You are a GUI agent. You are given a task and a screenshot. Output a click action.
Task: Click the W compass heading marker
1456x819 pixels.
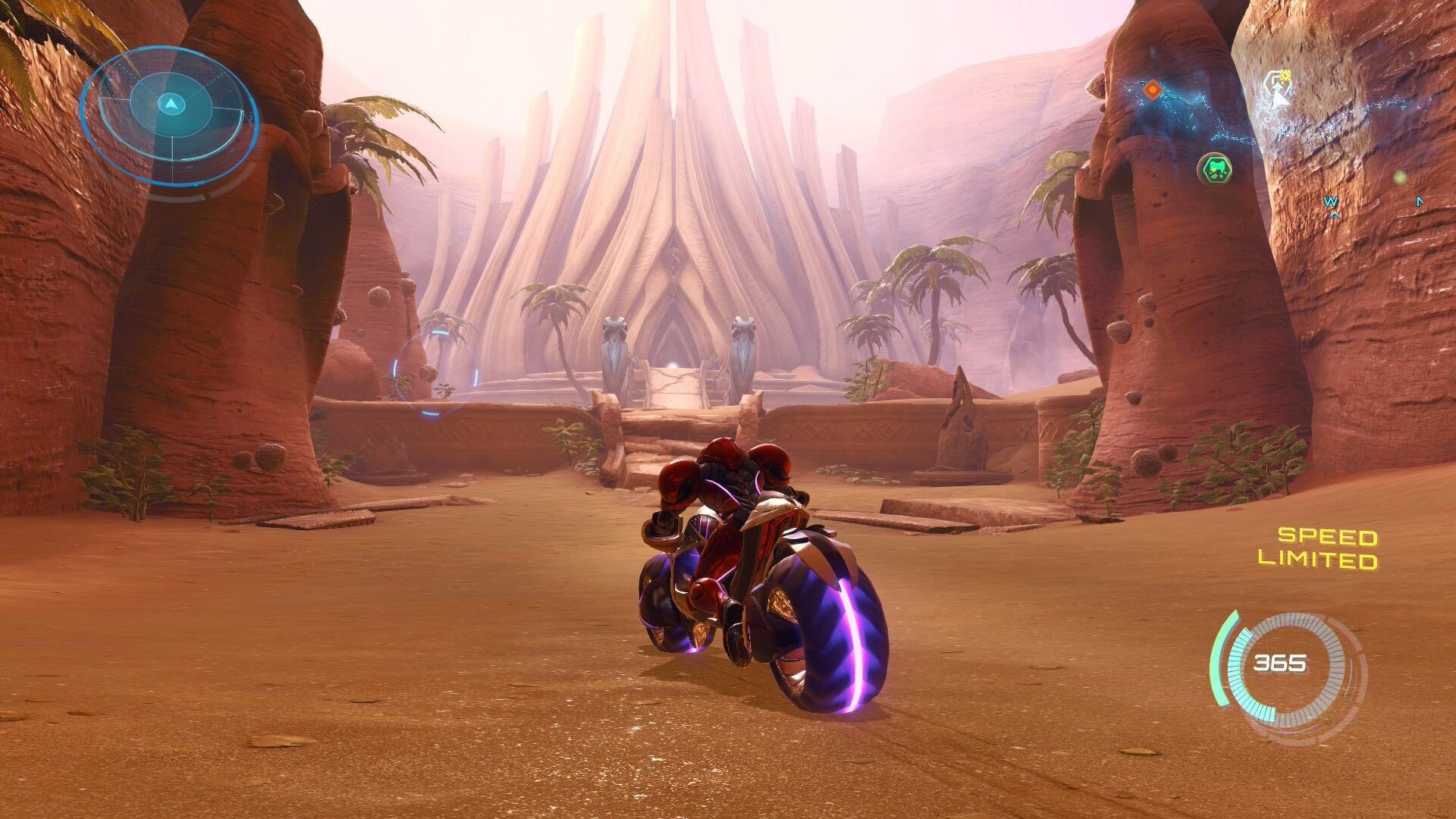point(1330,203)
